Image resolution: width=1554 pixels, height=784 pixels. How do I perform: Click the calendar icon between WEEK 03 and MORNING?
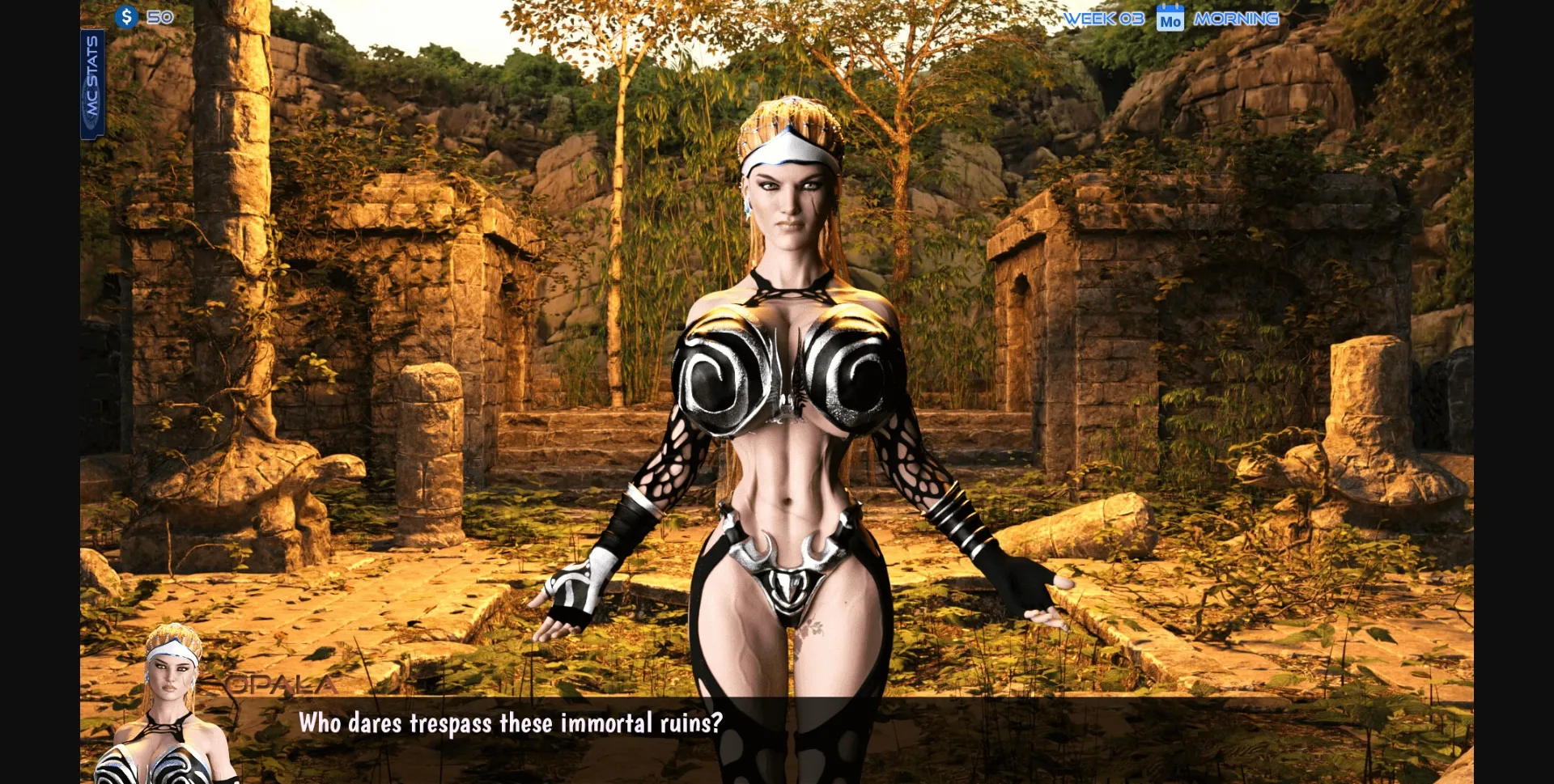1171,19
